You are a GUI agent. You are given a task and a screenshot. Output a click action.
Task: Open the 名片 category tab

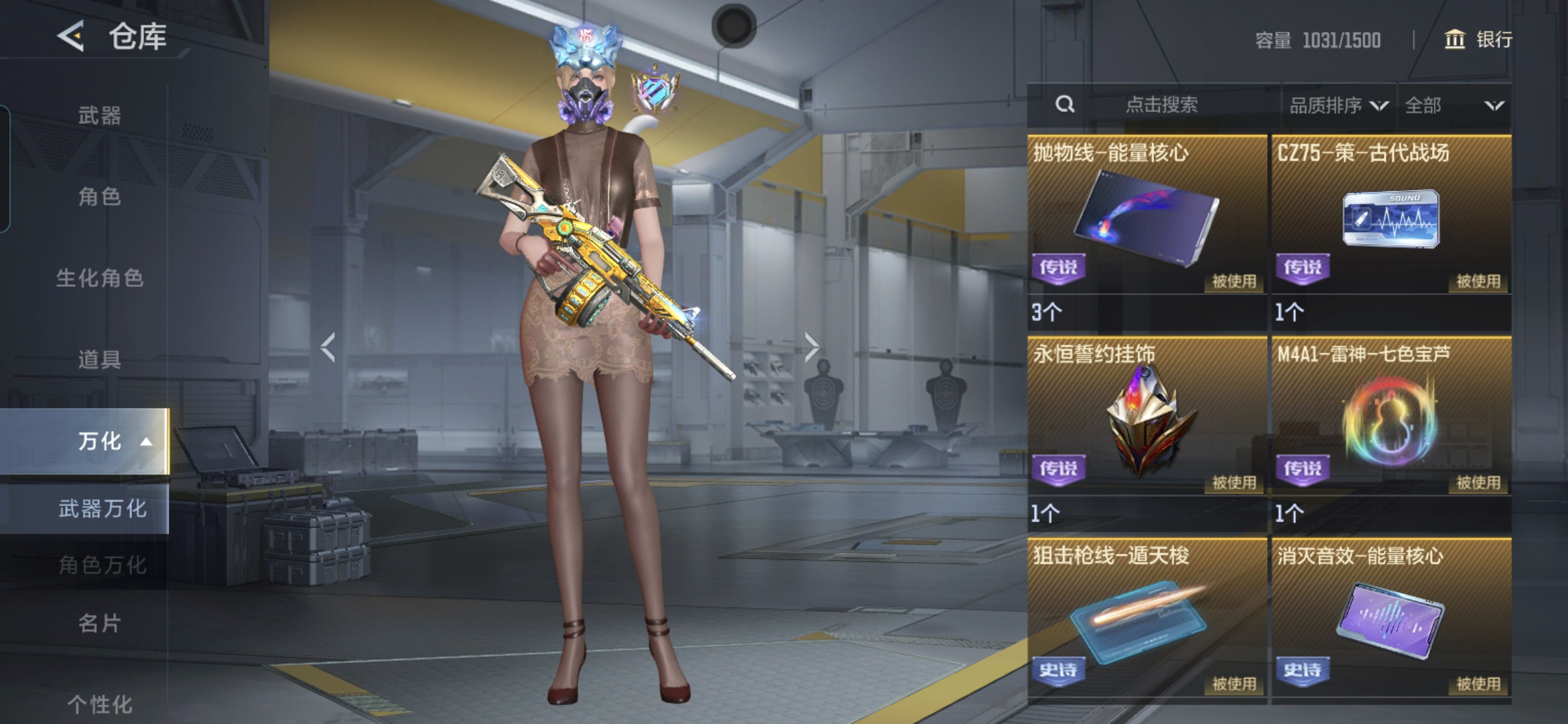[x=99, y=623]
